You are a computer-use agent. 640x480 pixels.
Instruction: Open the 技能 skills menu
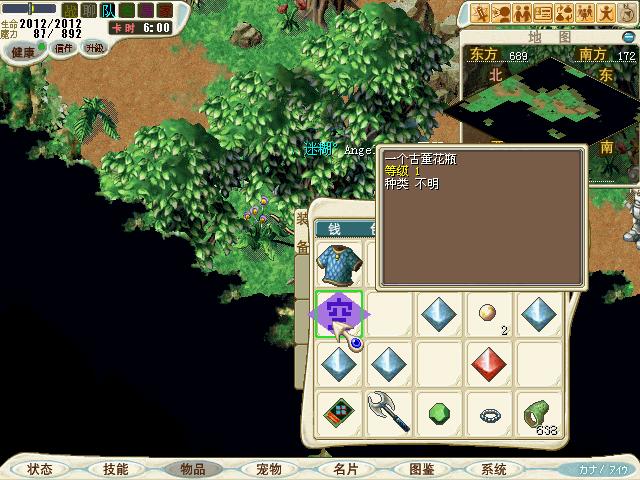click(x=115, y=469)
